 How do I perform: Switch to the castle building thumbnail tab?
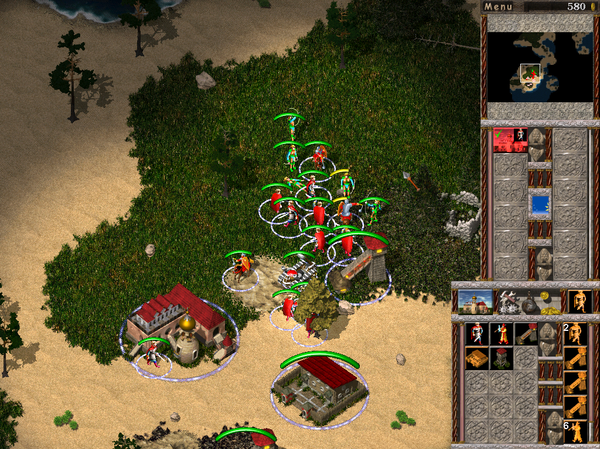476,300
